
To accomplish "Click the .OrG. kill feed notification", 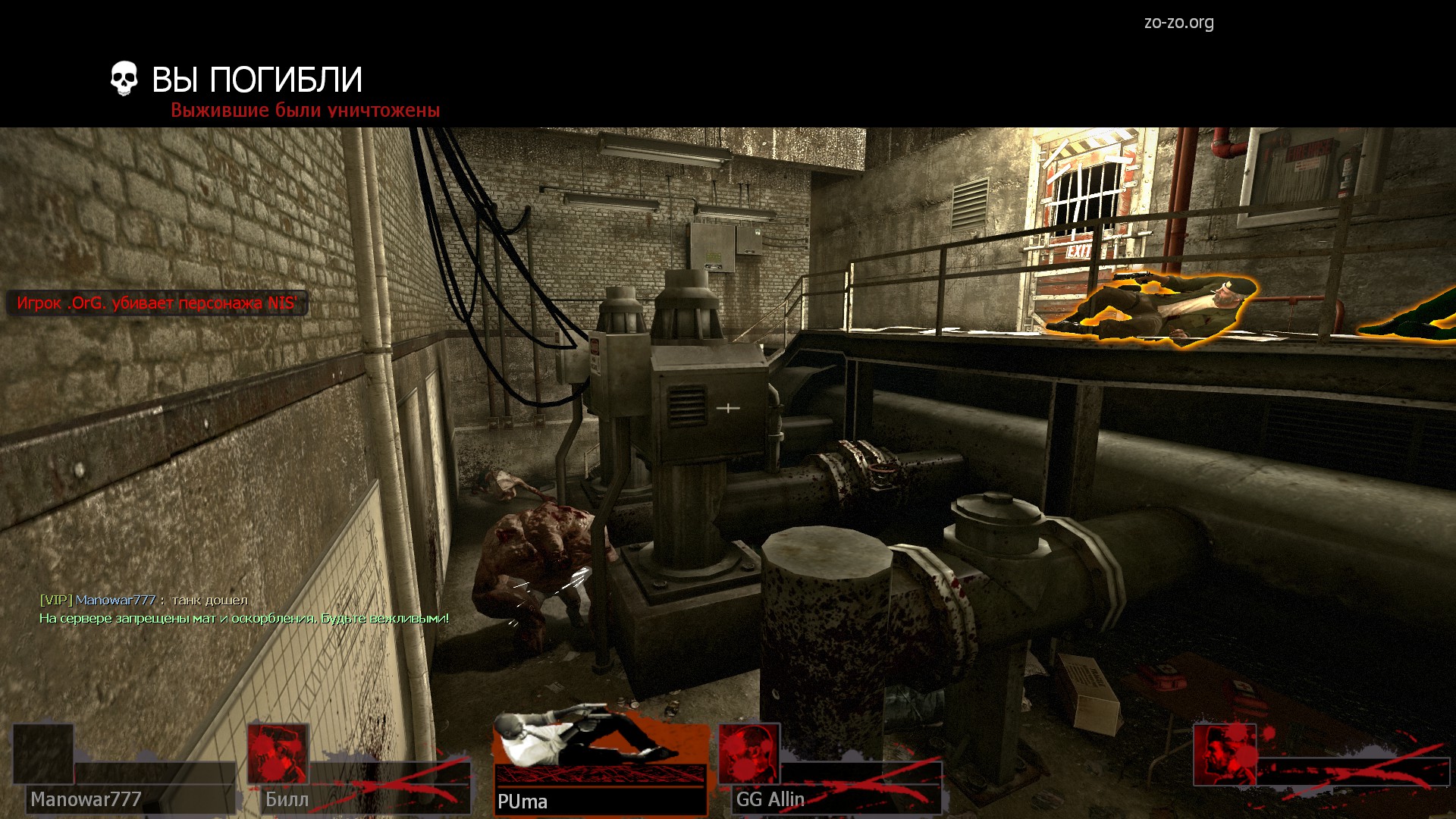I will [x=157, y=303].
